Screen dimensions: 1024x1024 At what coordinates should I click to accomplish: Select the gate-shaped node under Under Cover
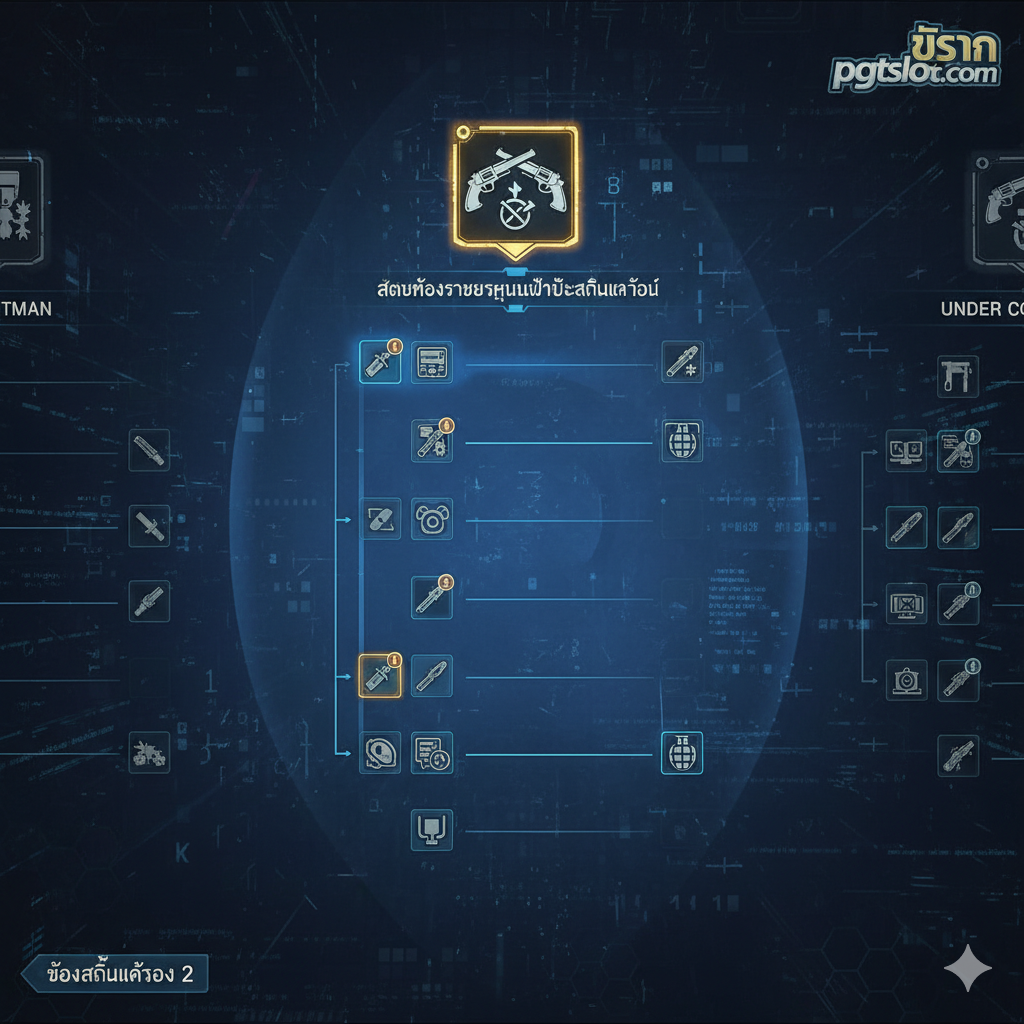[957, 376]
